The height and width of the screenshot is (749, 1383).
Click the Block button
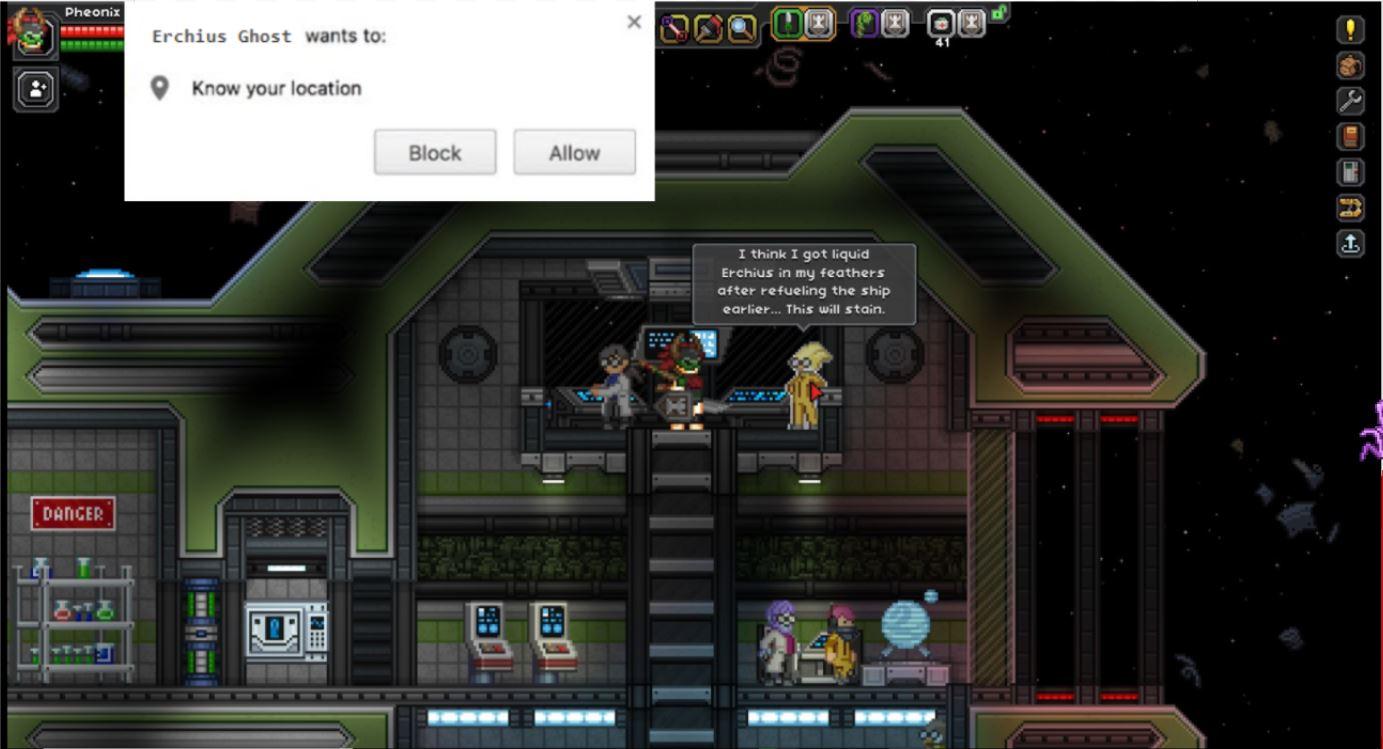pyautogui.click(x=434, y=152)
